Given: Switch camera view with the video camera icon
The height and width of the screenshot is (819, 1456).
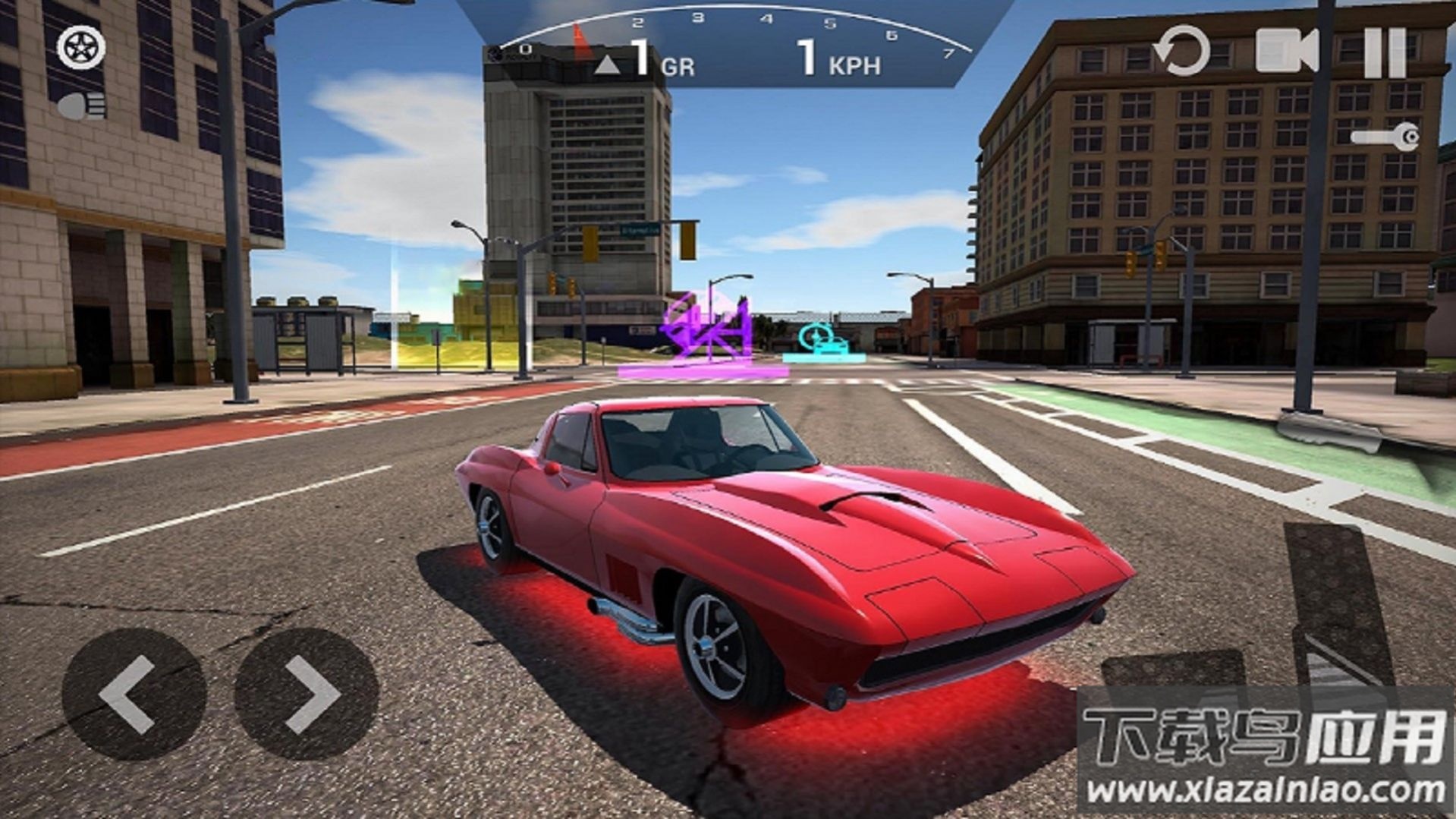Looking at the screenshot, I should (x=1286, y=51).
